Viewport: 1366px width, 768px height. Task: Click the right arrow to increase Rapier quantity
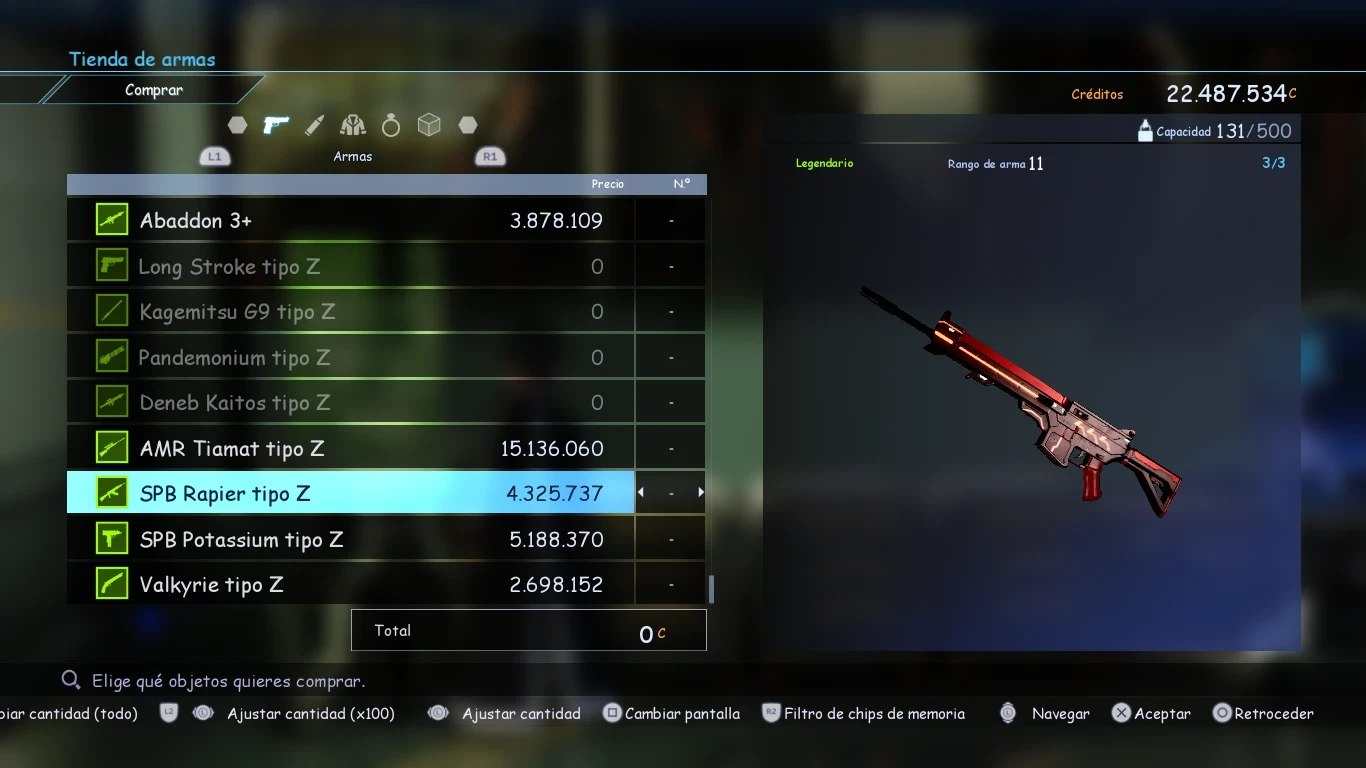tap(700, 492)
